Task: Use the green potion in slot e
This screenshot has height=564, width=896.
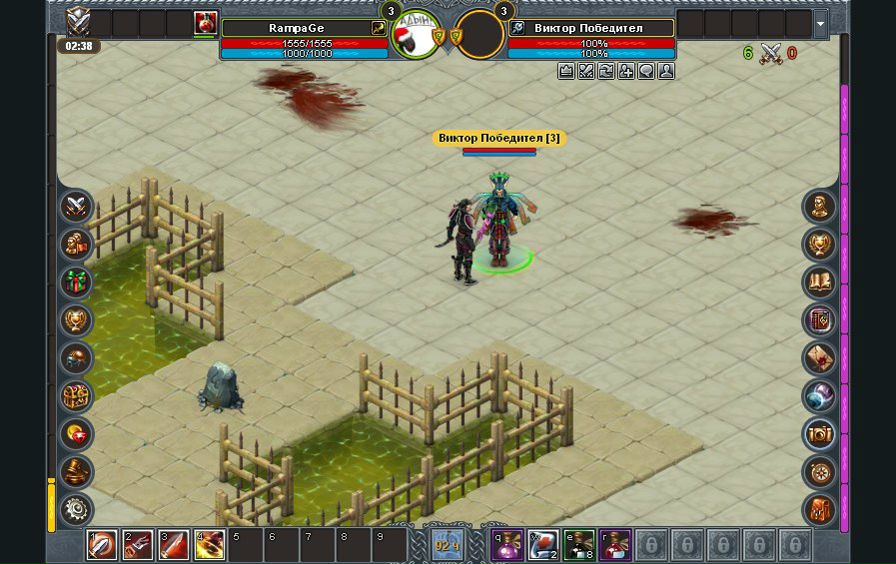Action: pos(578,545)
